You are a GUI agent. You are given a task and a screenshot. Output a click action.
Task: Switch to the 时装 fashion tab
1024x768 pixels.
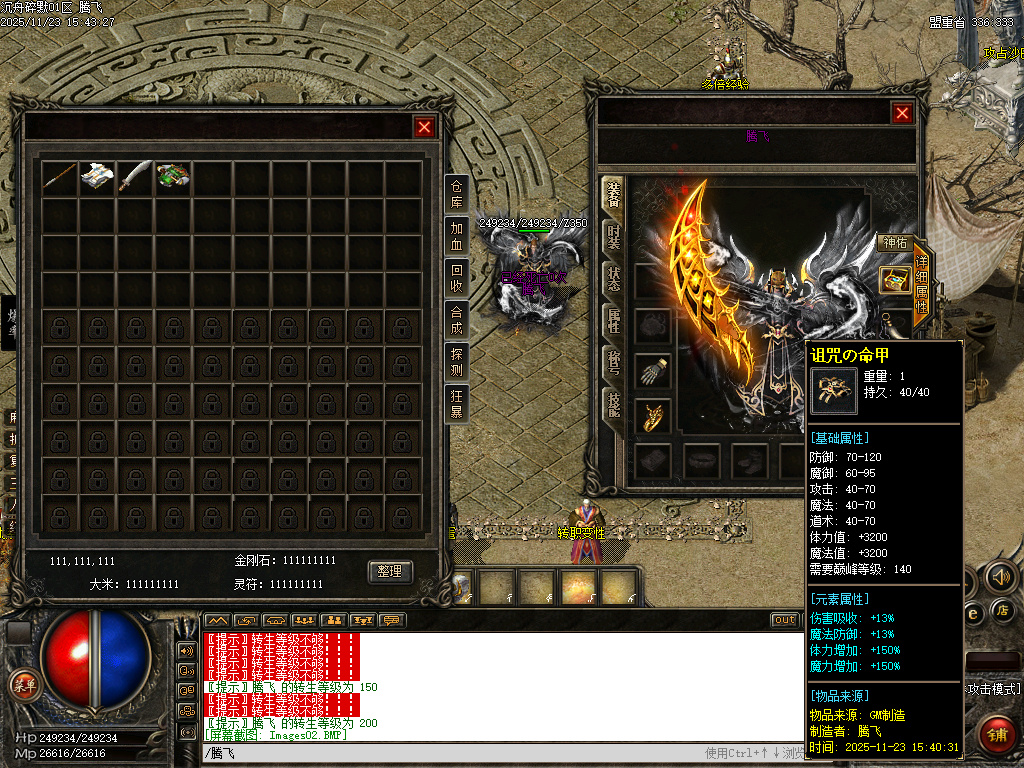pyautogui.click(x=613, y=237)
